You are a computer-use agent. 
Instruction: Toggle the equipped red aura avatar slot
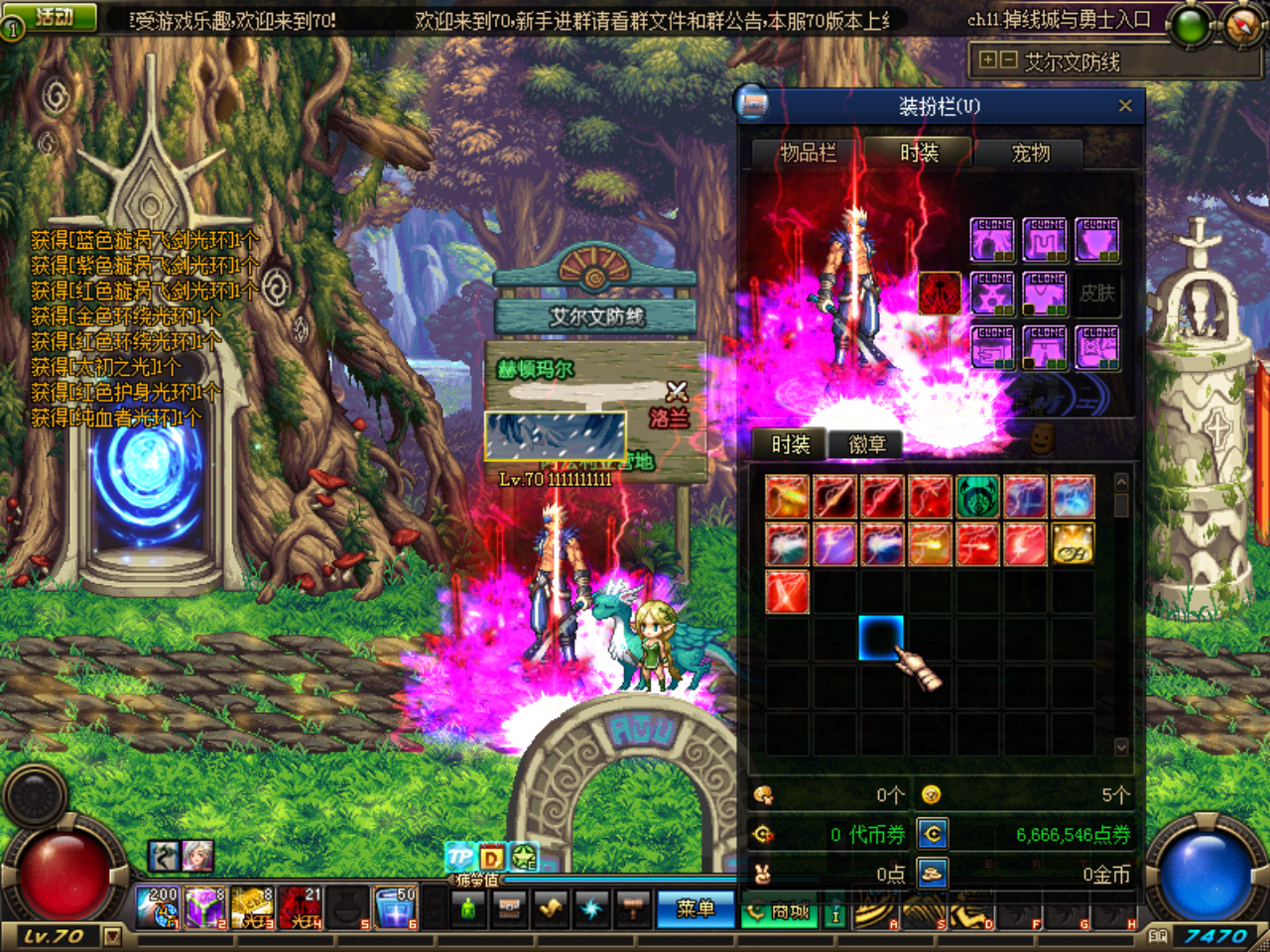[940, 292]
